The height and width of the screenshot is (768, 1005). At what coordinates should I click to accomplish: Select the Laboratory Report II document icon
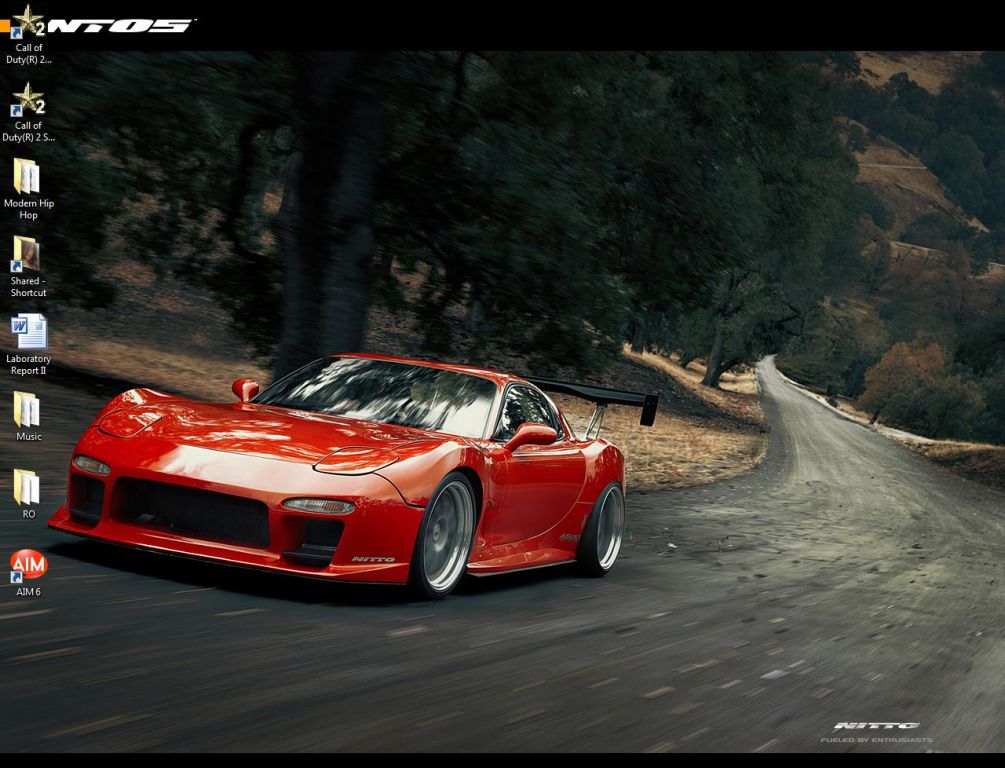pyautogui.click(x=28, y=332)
